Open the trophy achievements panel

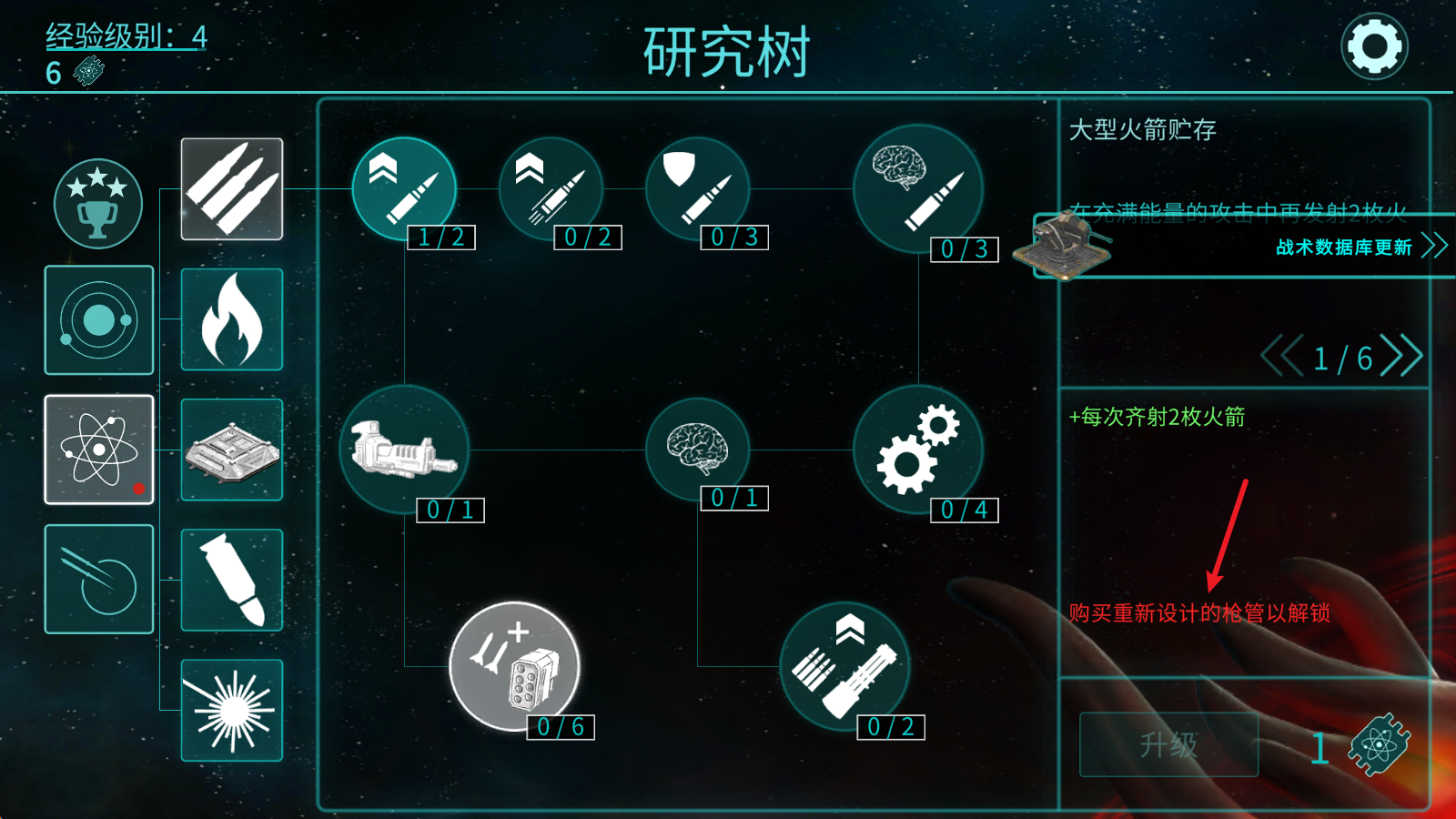click(98, 204)
